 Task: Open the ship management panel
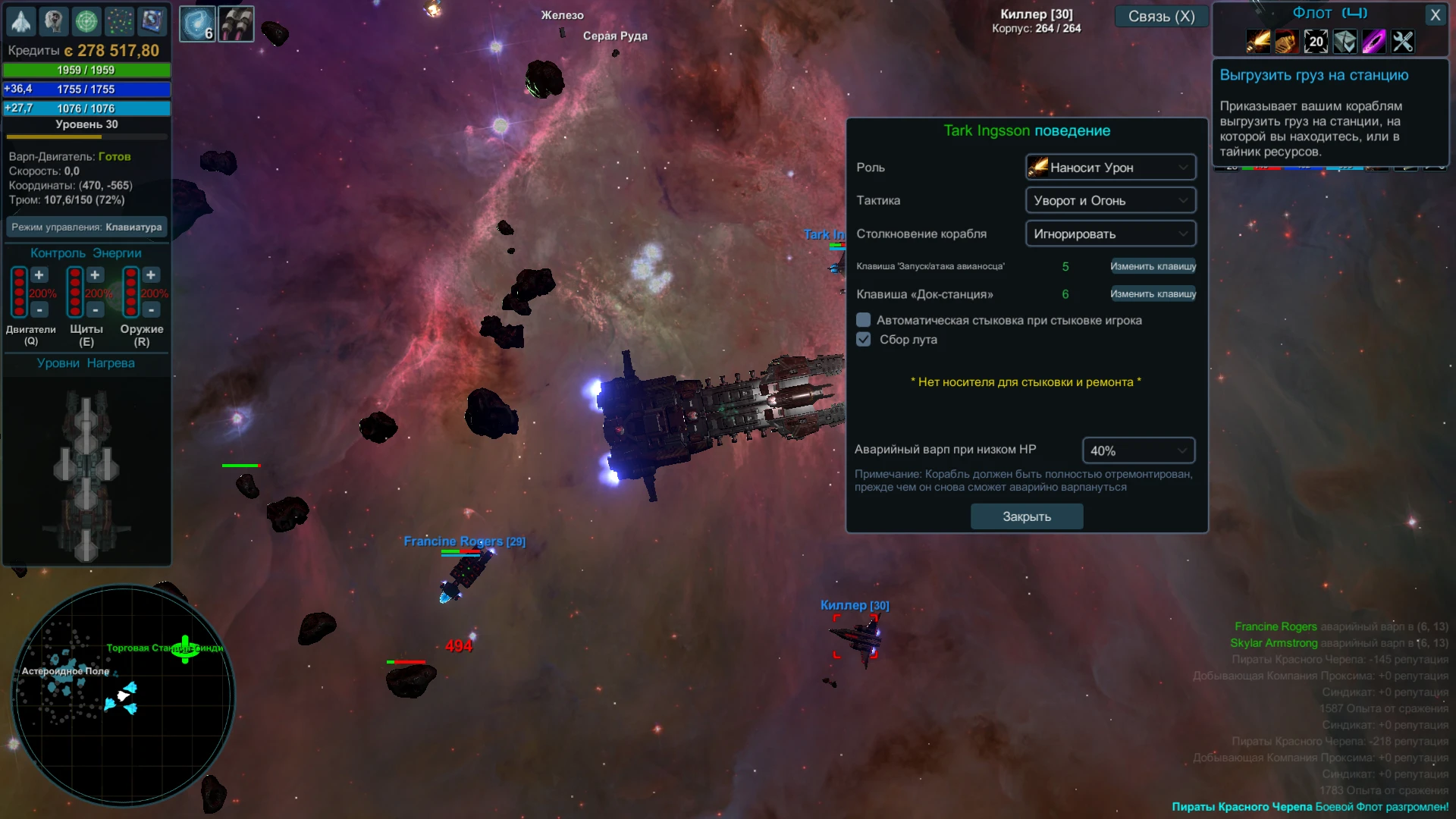point(20,21)
